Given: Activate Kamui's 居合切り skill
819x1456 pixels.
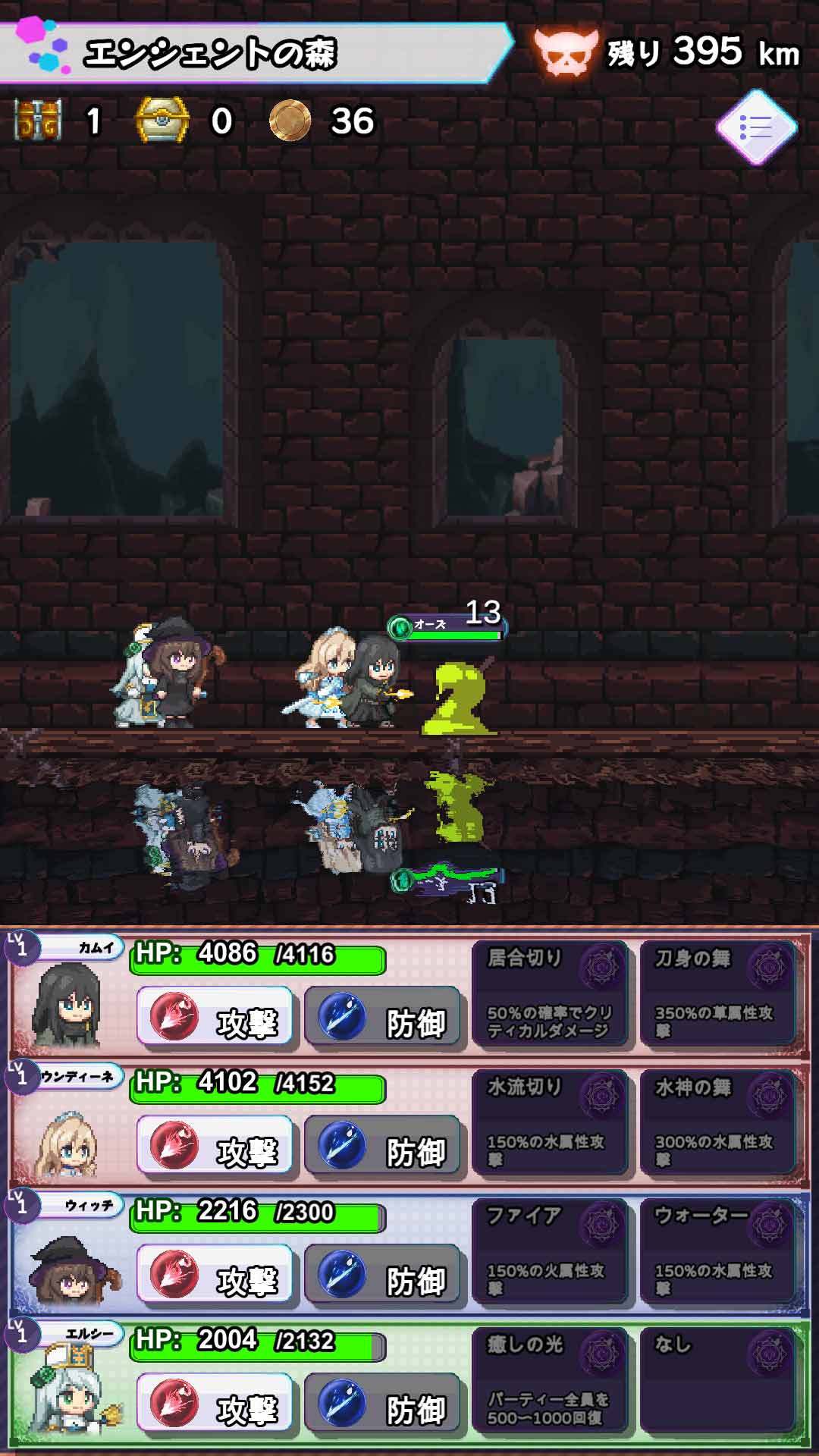Looking at the screenshot, I should (551, 994).
